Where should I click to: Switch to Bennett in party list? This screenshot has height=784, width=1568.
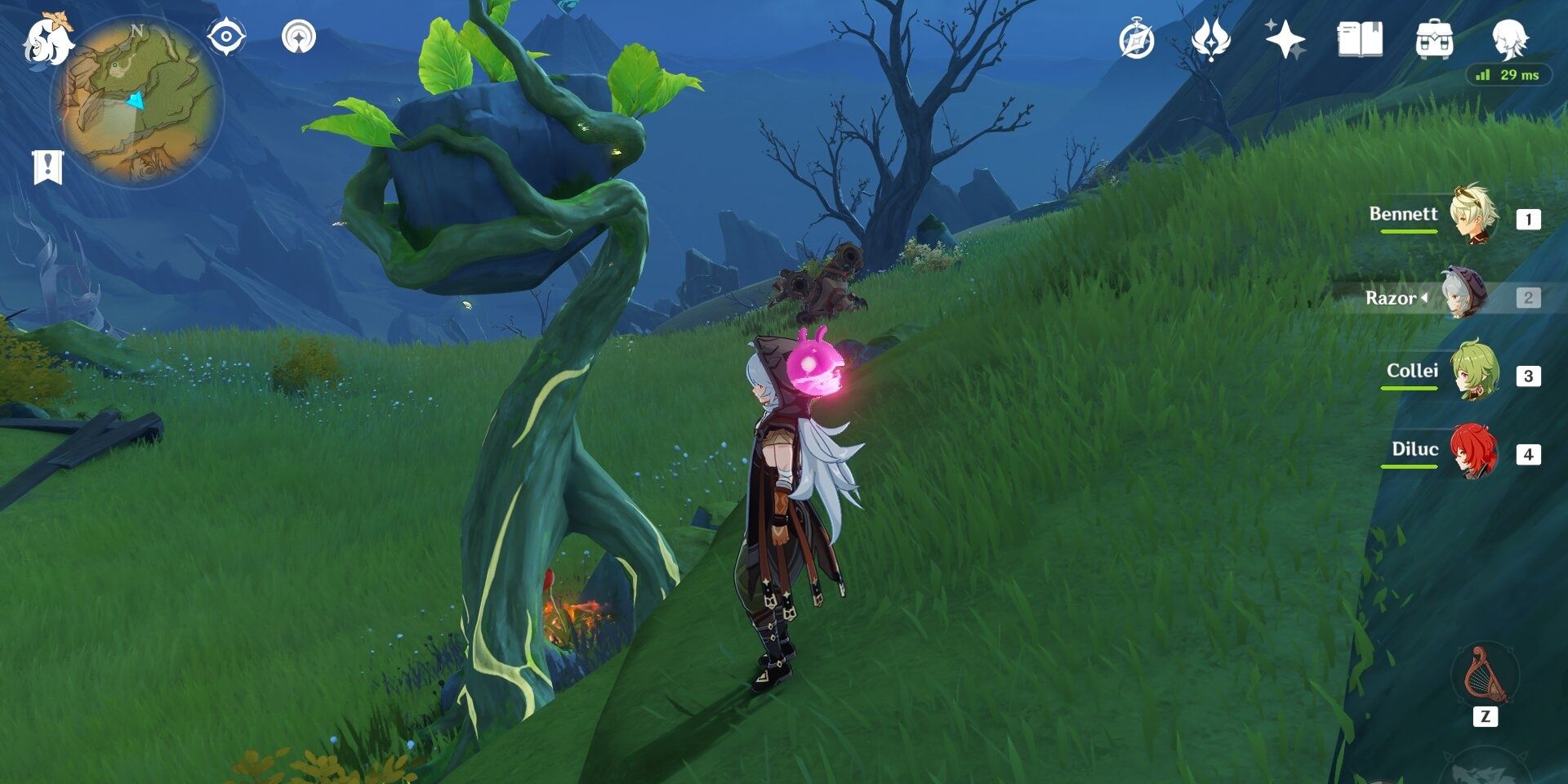[x=1472, y=216]
